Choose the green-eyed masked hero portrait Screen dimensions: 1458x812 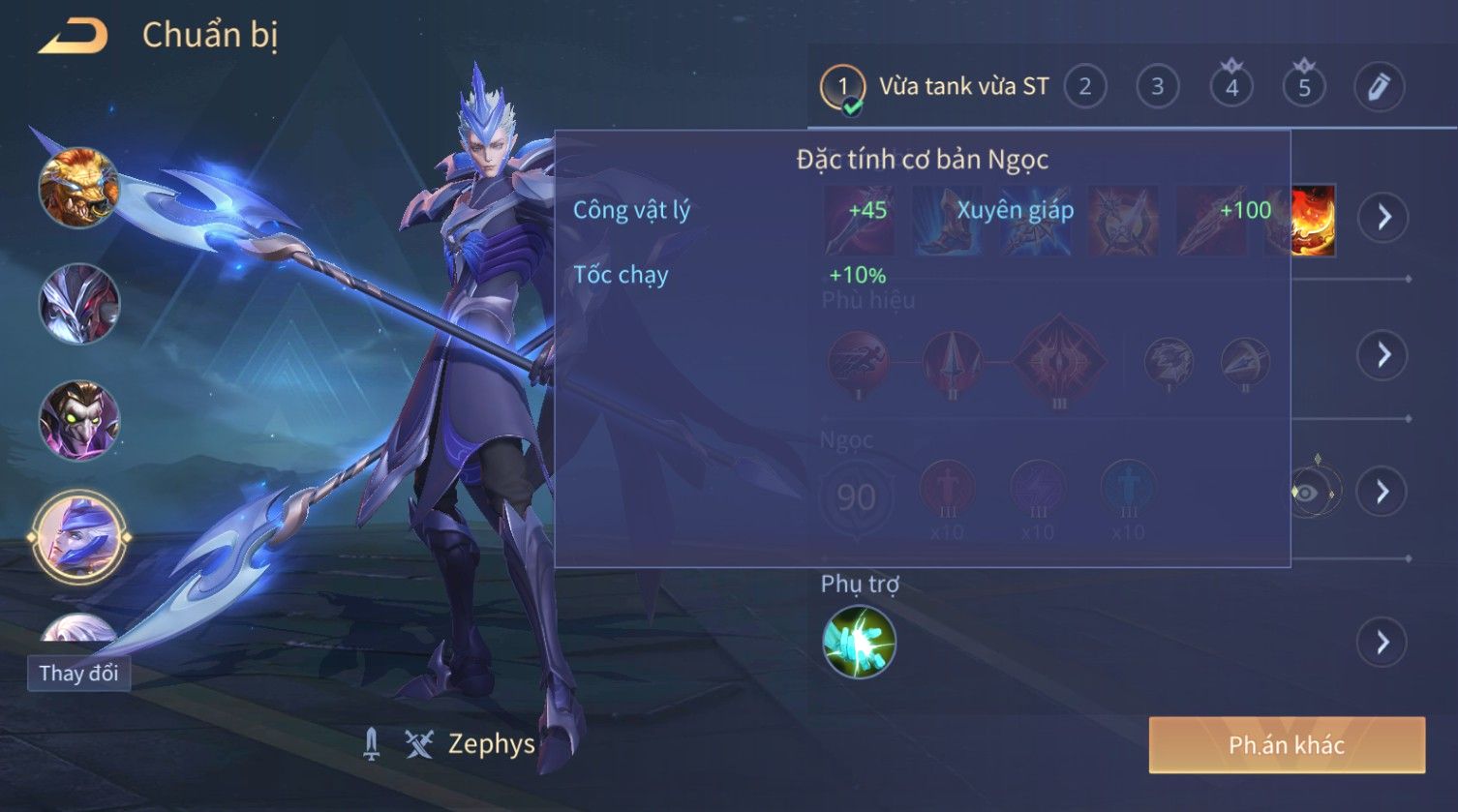click(x=79, y=420)
